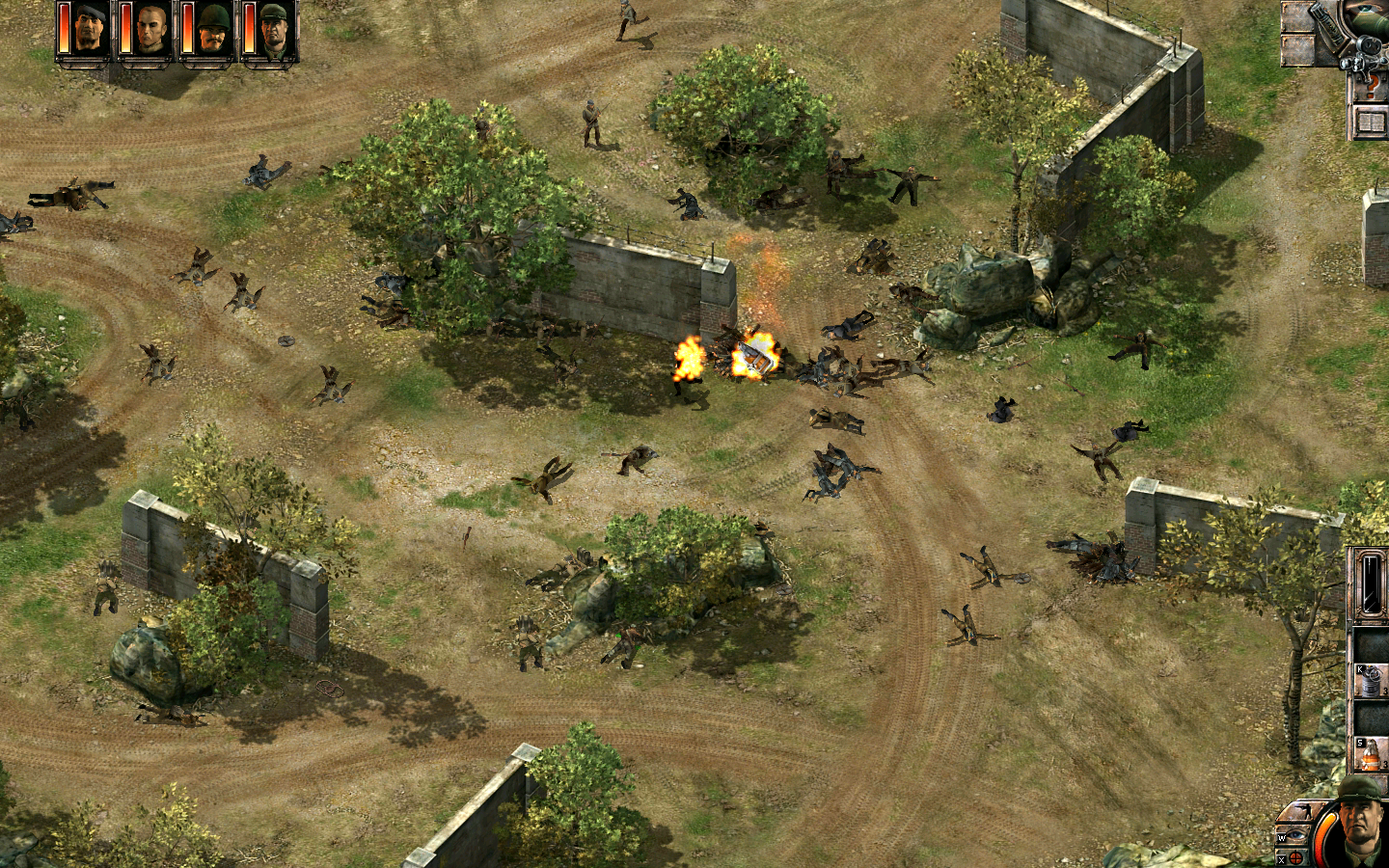This screenshot has width=1389, height=868.
Task: Select the bare-headed commando portrait
Action: [150, 31]
